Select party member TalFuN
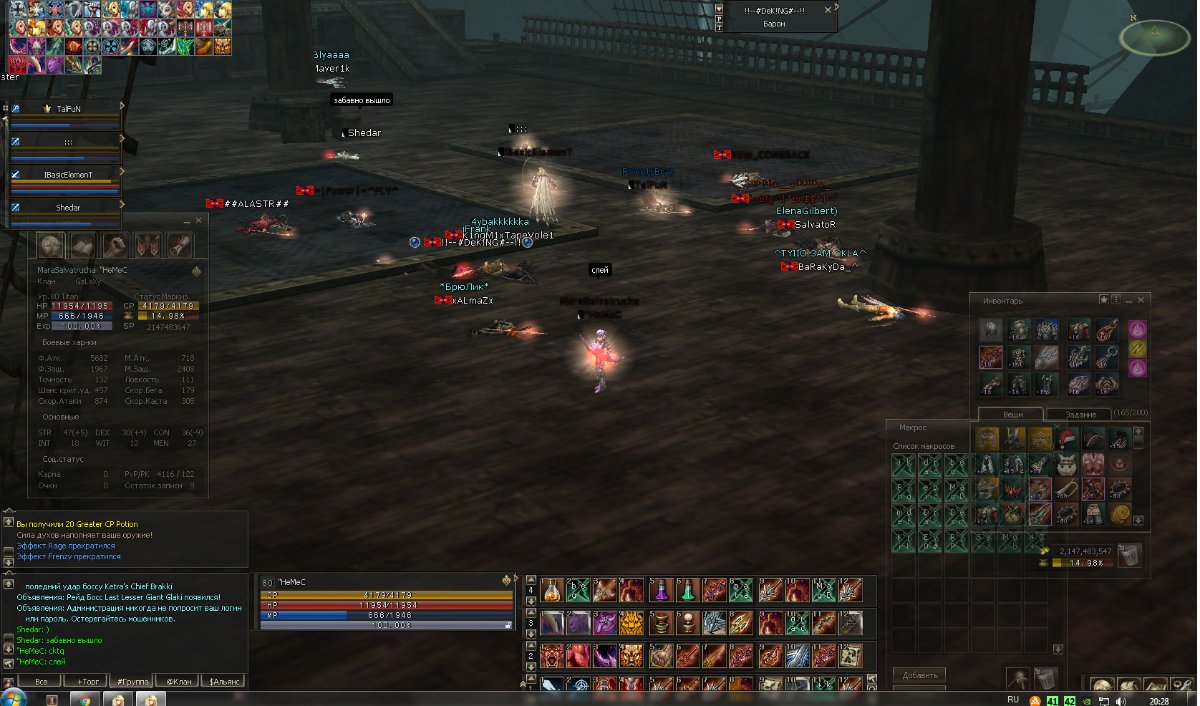Image resolution: width=1200 pixels, height=706 pixels. click(68, 107)
